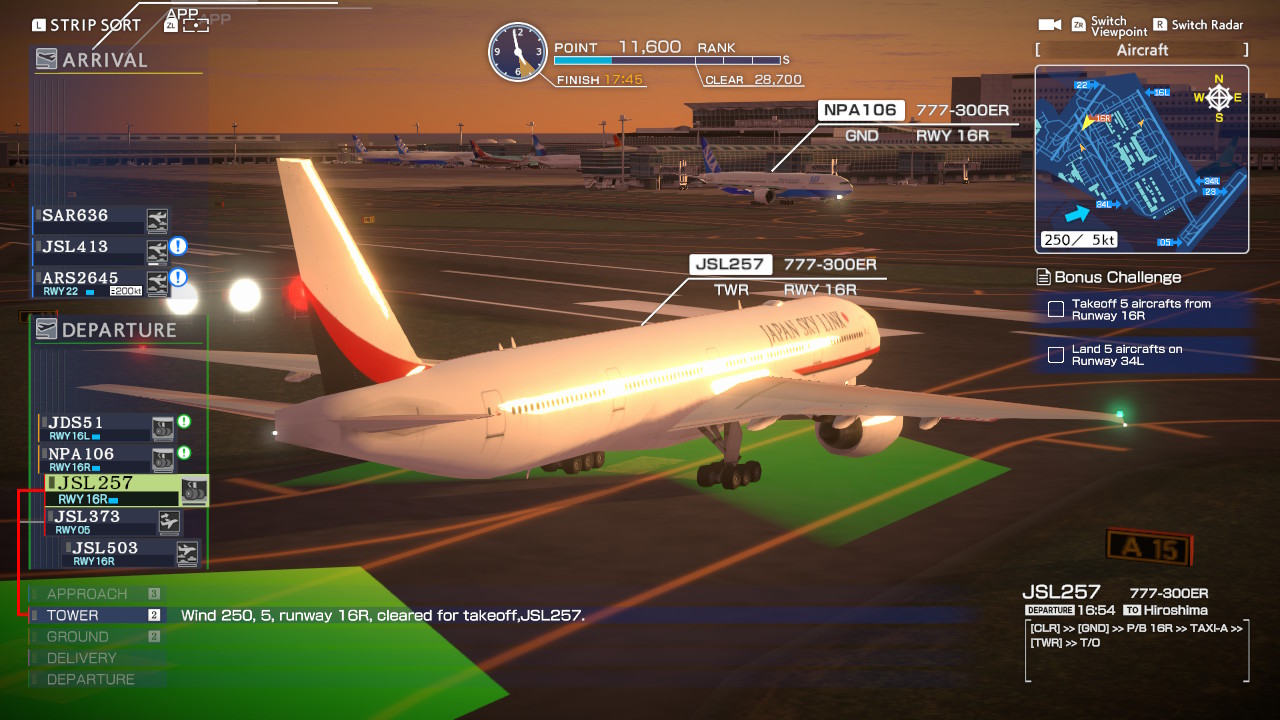
Task: Open the APPROACH frequency list
Action: pos(85,593)
